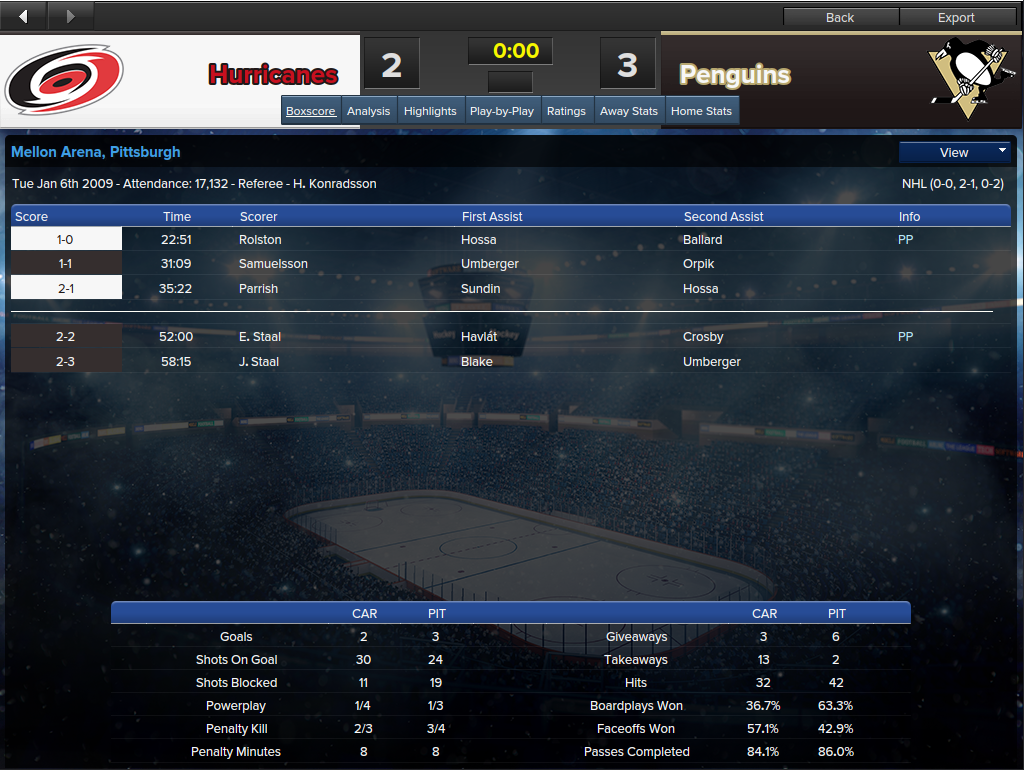Click the Penguins team logo
The height and width of the screenshot is (770, 1024).
point(961,72)
